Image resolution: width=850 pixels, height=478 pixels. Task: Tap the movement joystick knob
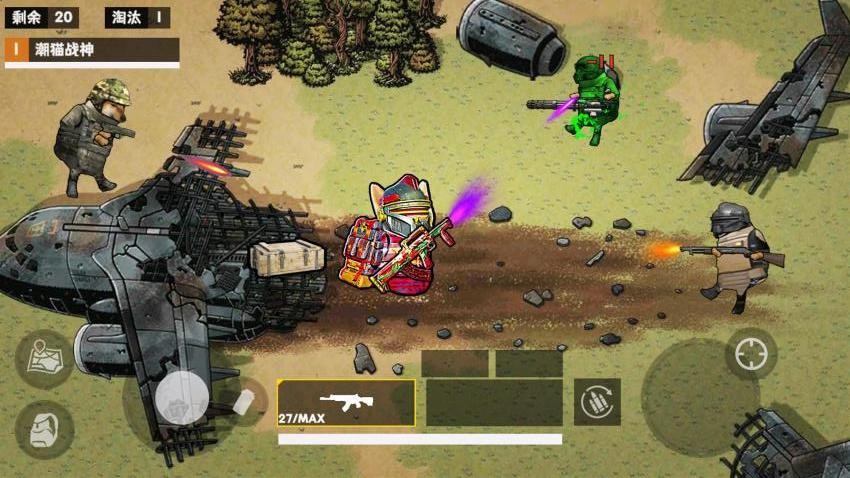tap(181, 398)
